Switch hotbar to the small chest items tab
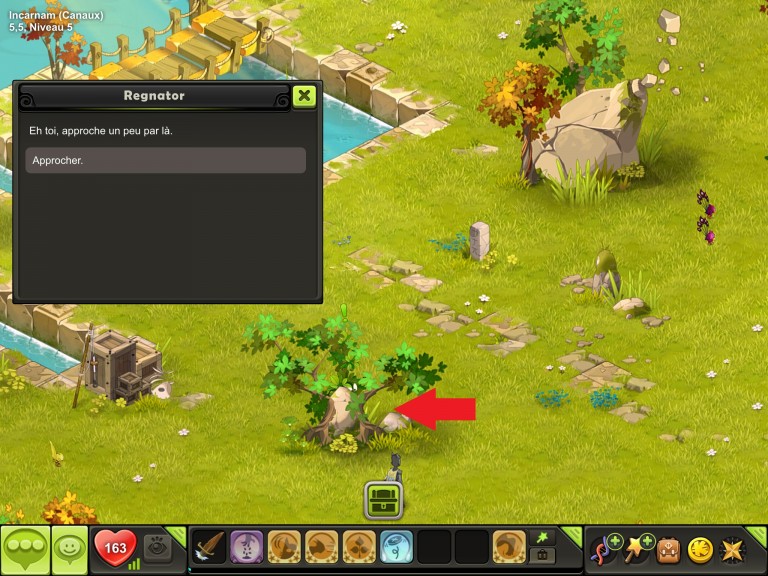This screenshot has width=768, height=576. 543,556
